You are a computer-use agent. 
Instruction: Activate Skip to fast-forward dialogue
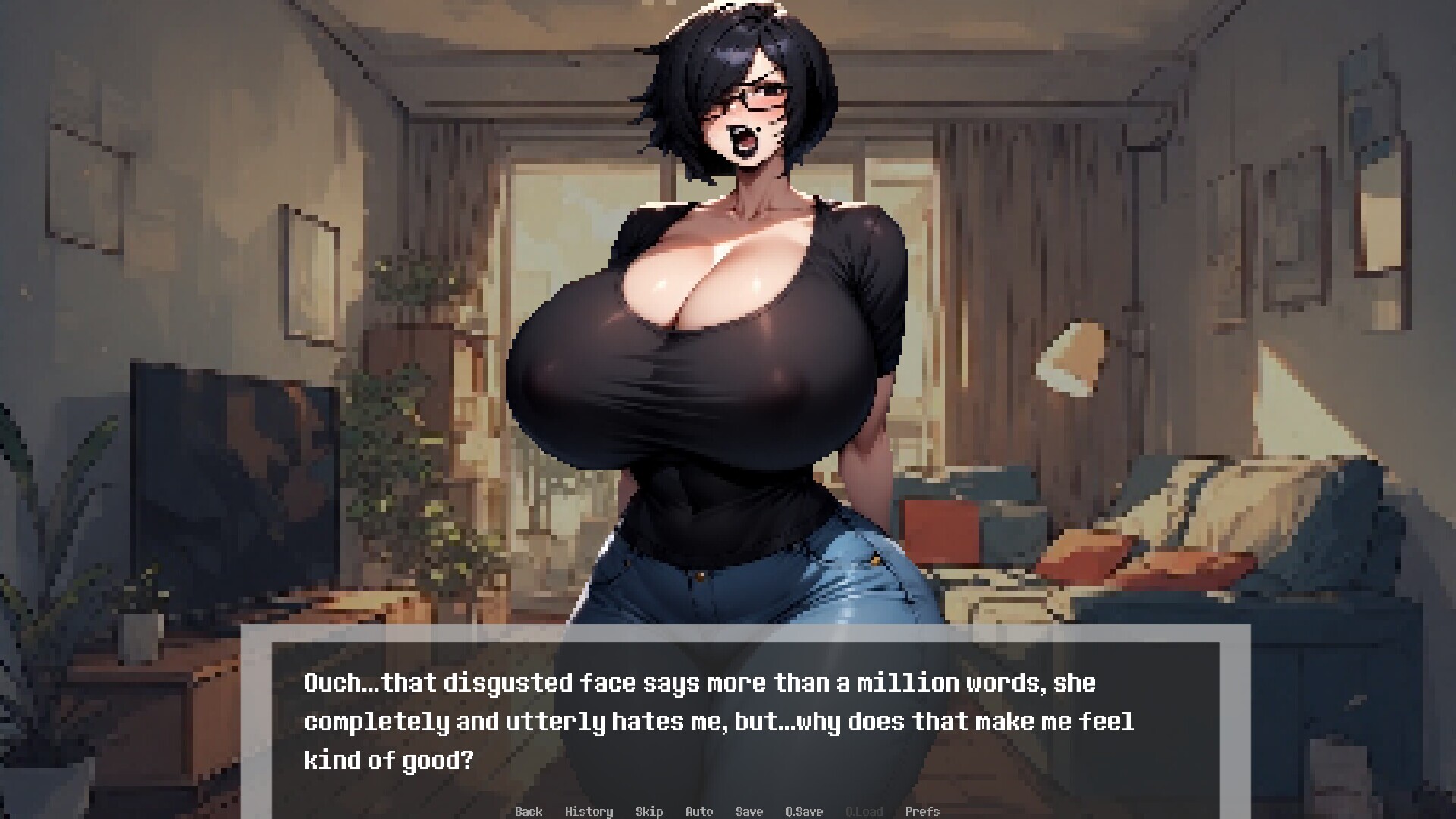pos(649,811)
